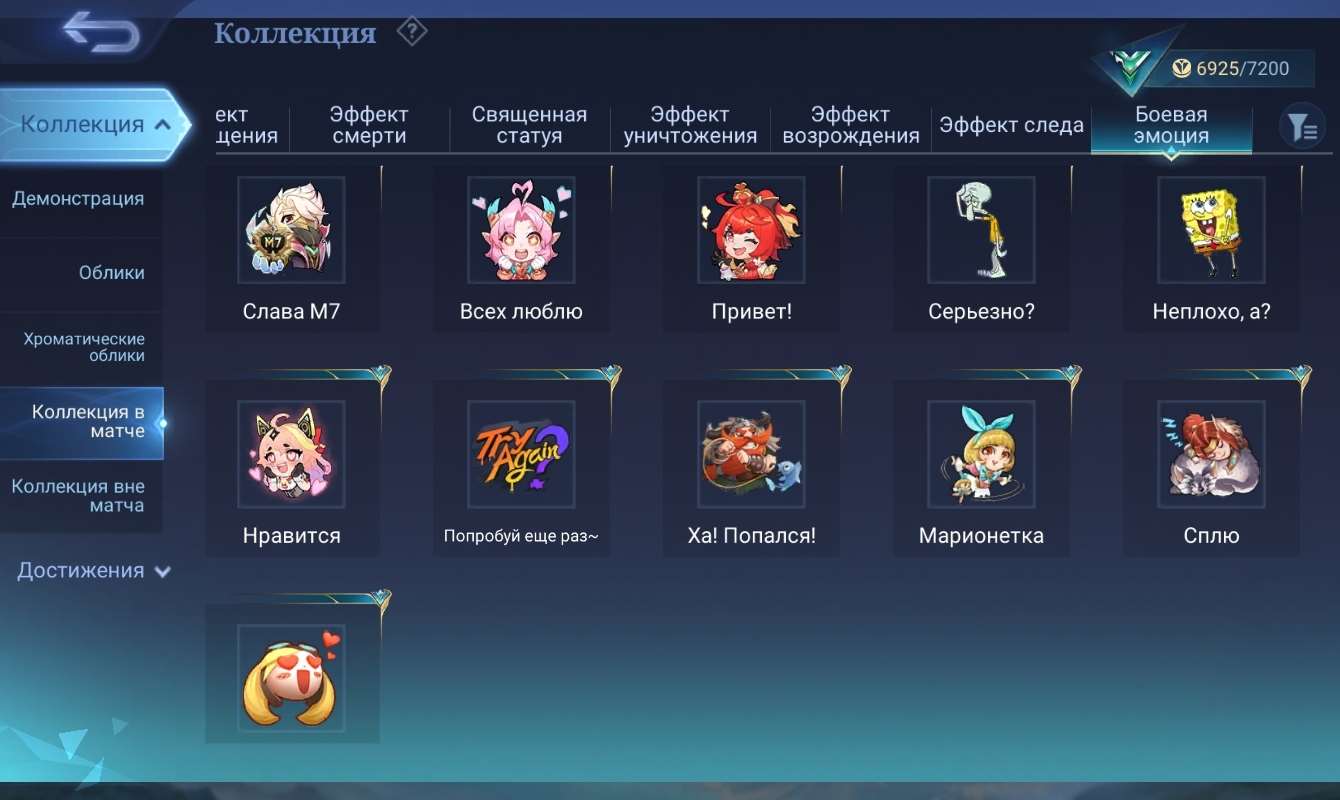Select Коллекция вне матча in the sidebar
The width and height of the screenshot is (1340, 800).
[81, 497]
